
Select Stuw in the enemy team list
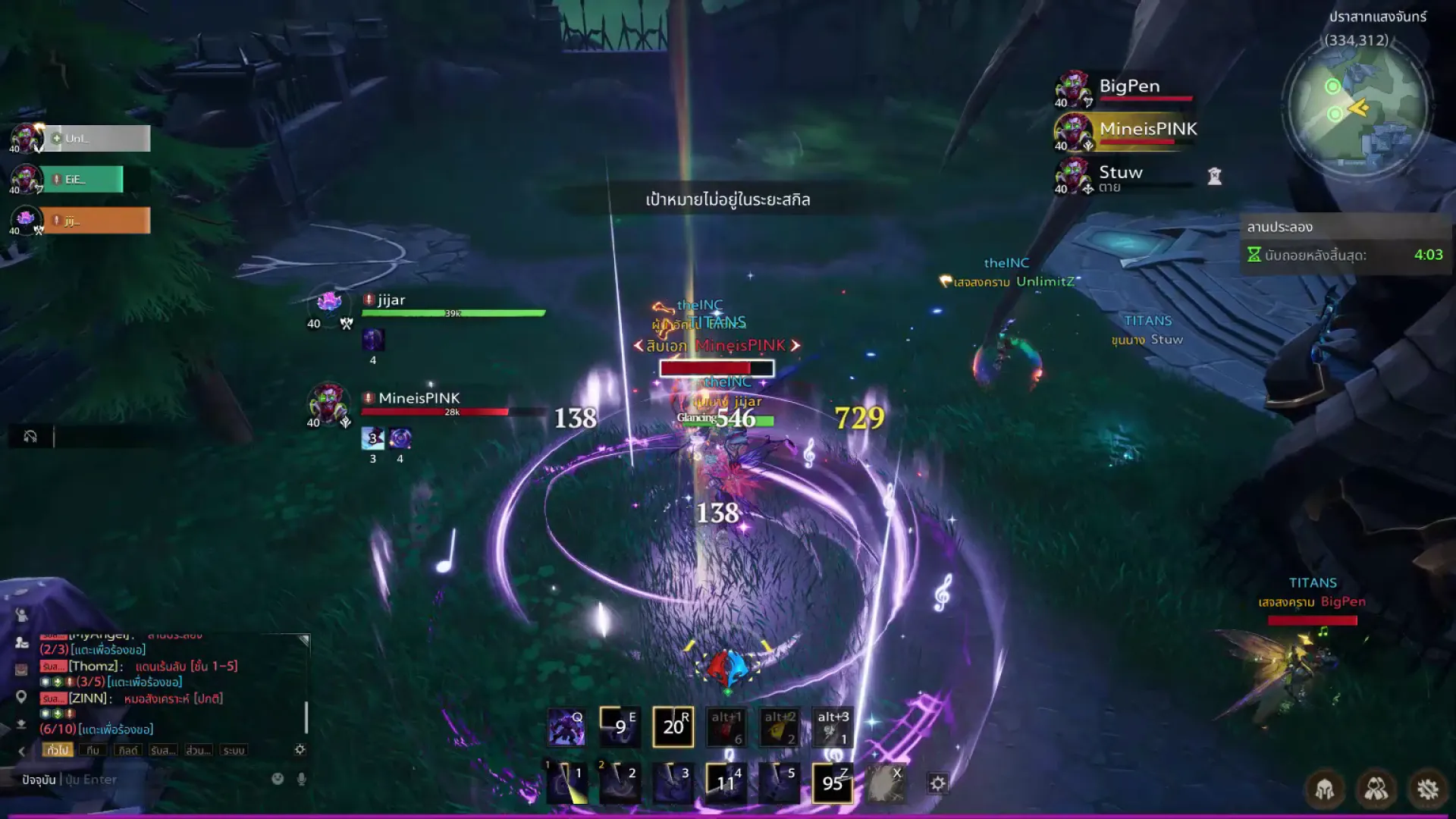(x=1120, y=174)
